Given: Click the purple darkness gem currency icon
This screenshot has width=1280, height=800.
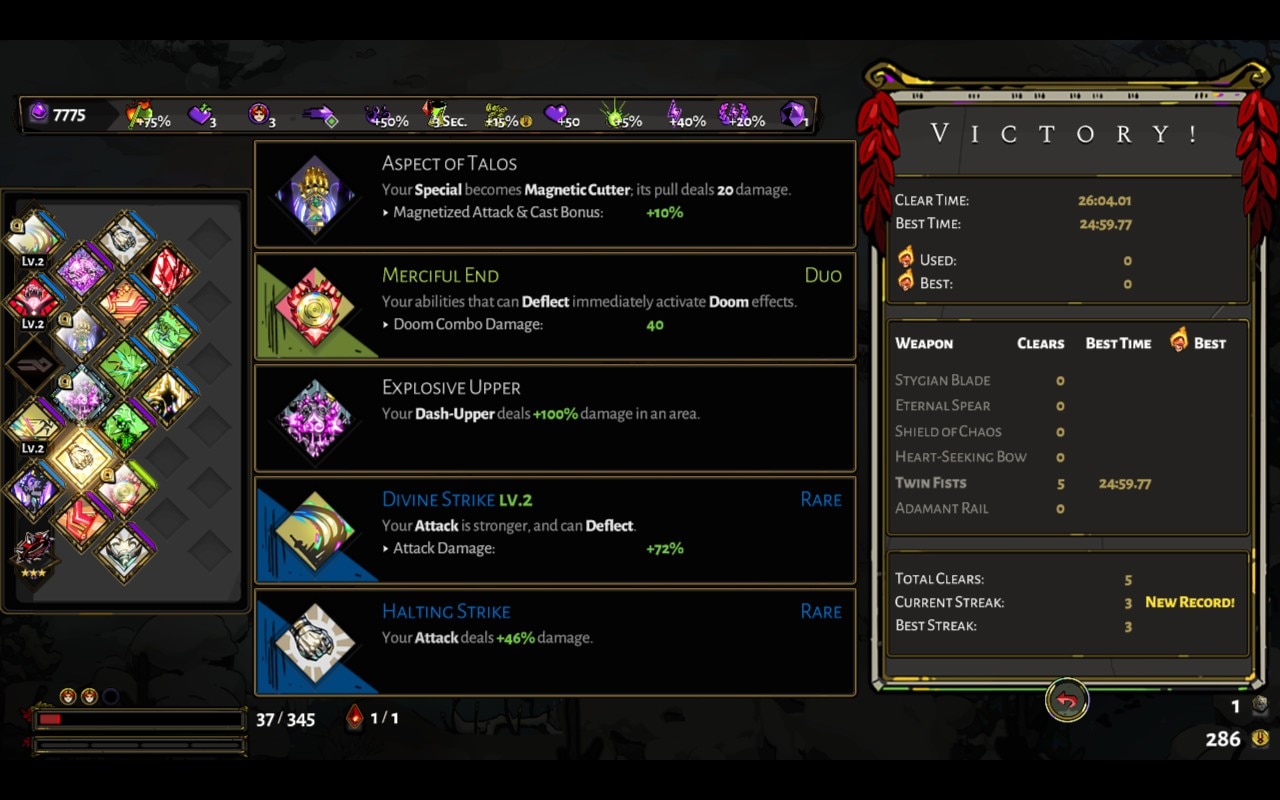Looking at the screenshot, I should point(38,114).
